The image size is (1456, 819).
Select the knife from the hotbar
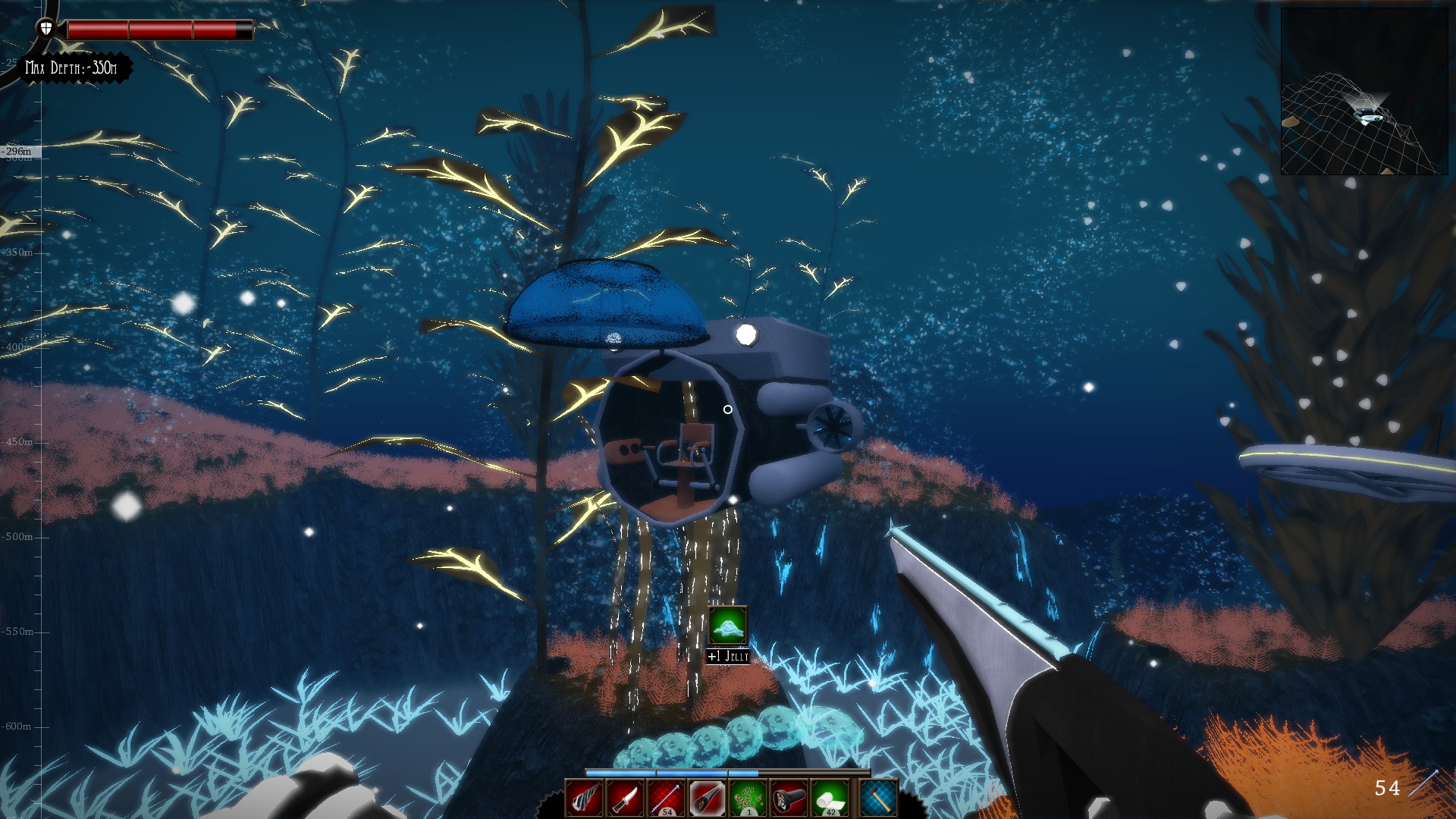pyautogui.click(x=625, y=798)
